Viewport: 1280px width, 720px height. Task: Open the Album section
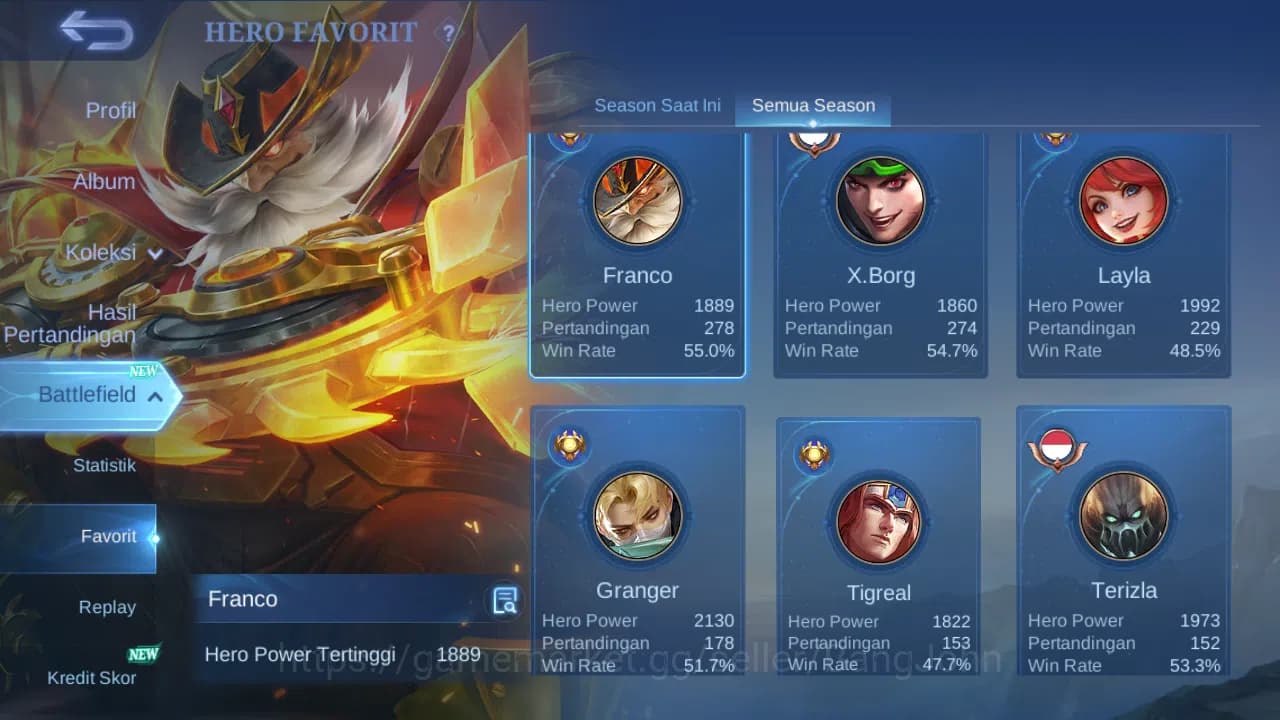click(x=106, y=181)
